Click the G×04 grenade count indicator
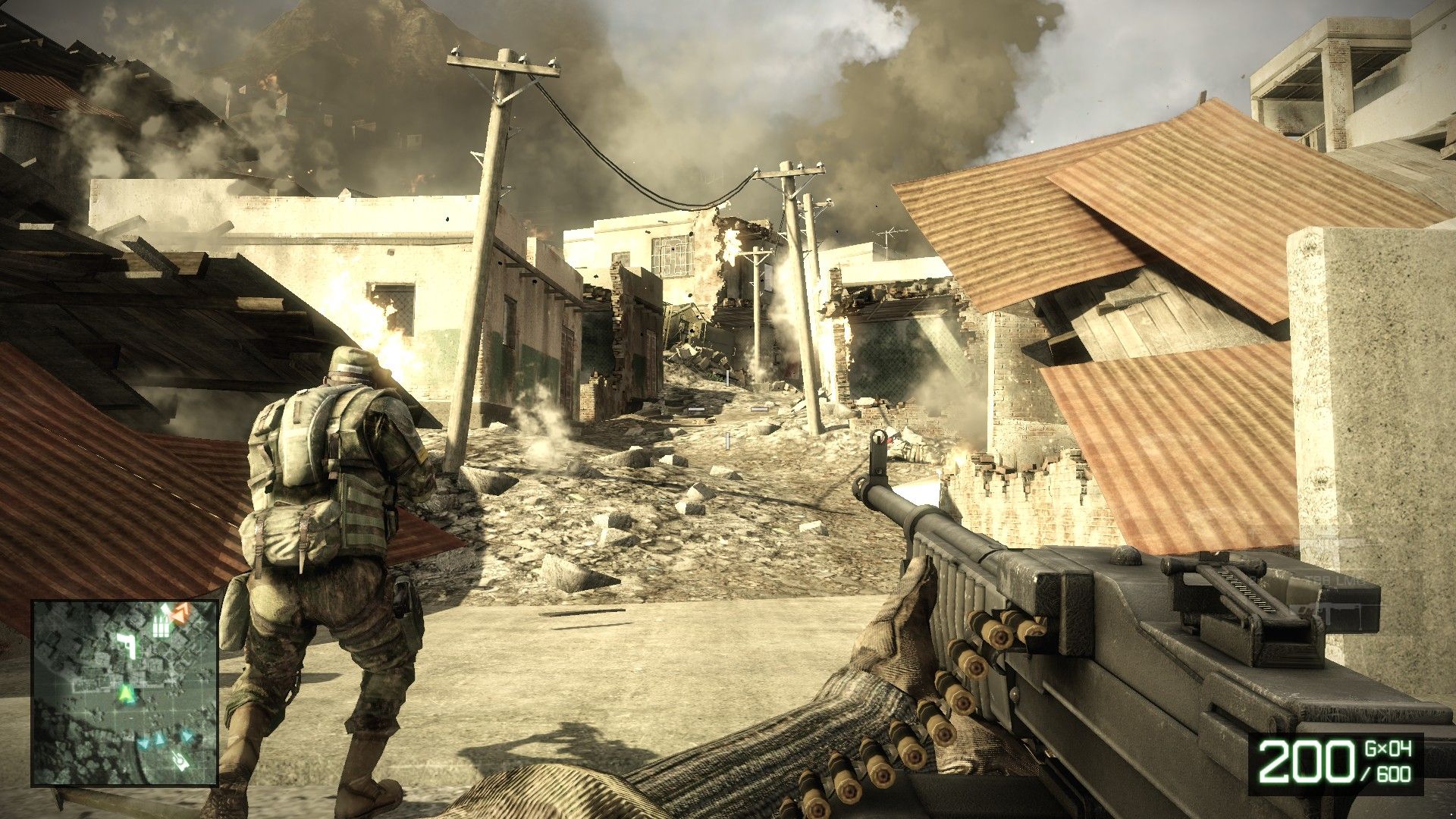This screenshot has width=1456, height=819. pyautogui.click(x=1387, y=748)
